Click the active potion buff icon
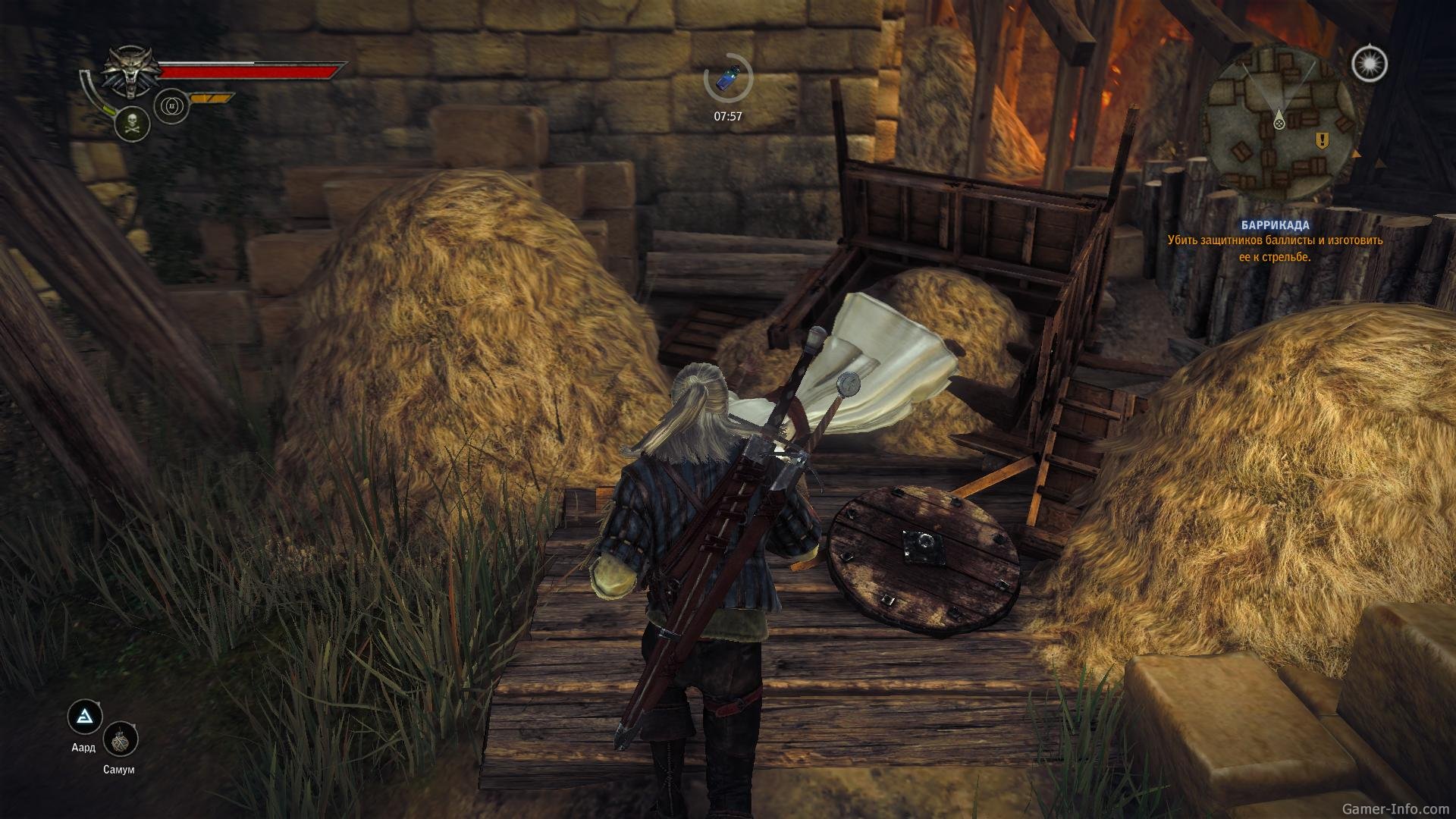 [727, 78]
